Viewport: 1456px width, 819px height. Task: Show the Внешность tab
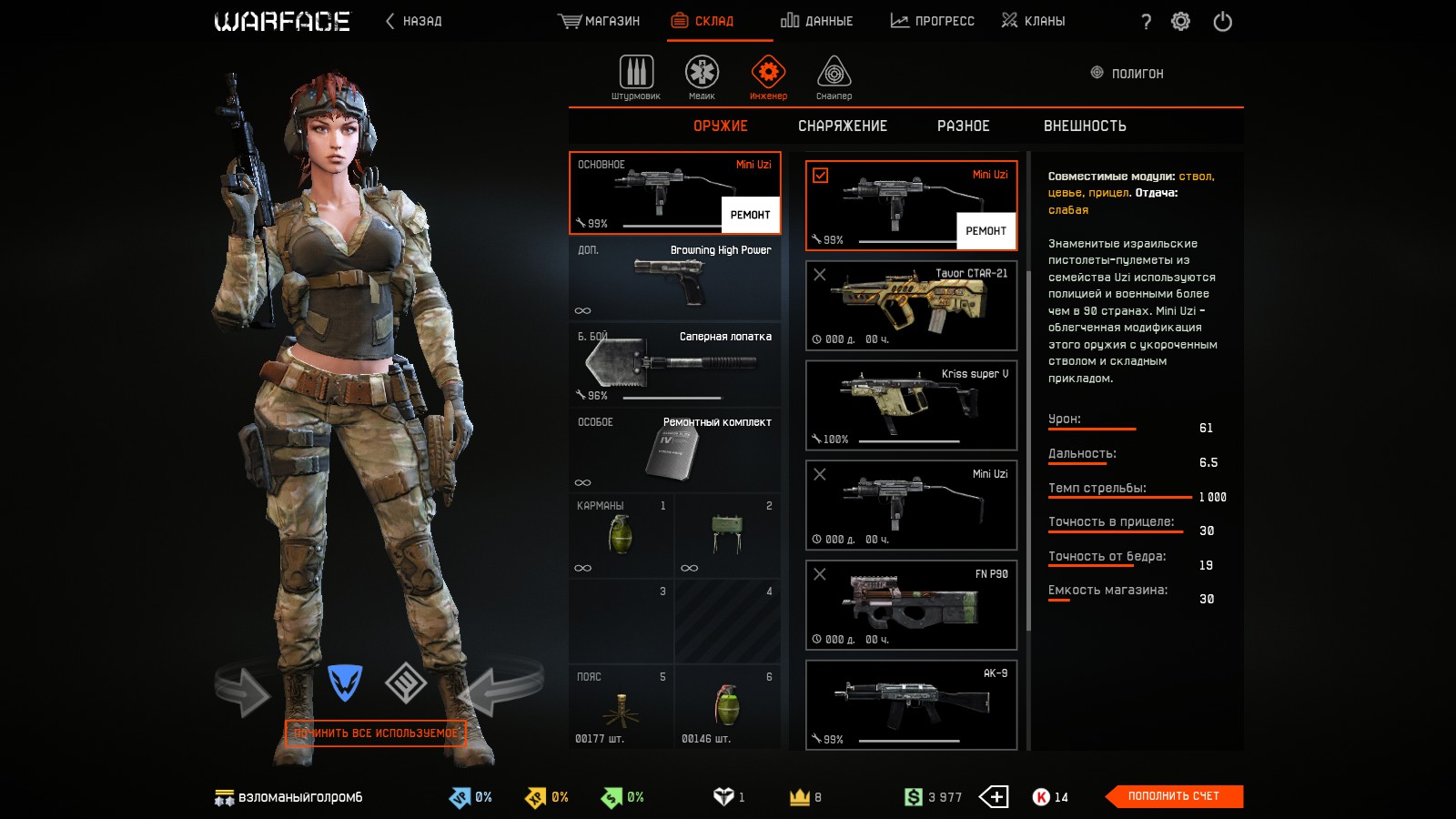(1085, 126)
